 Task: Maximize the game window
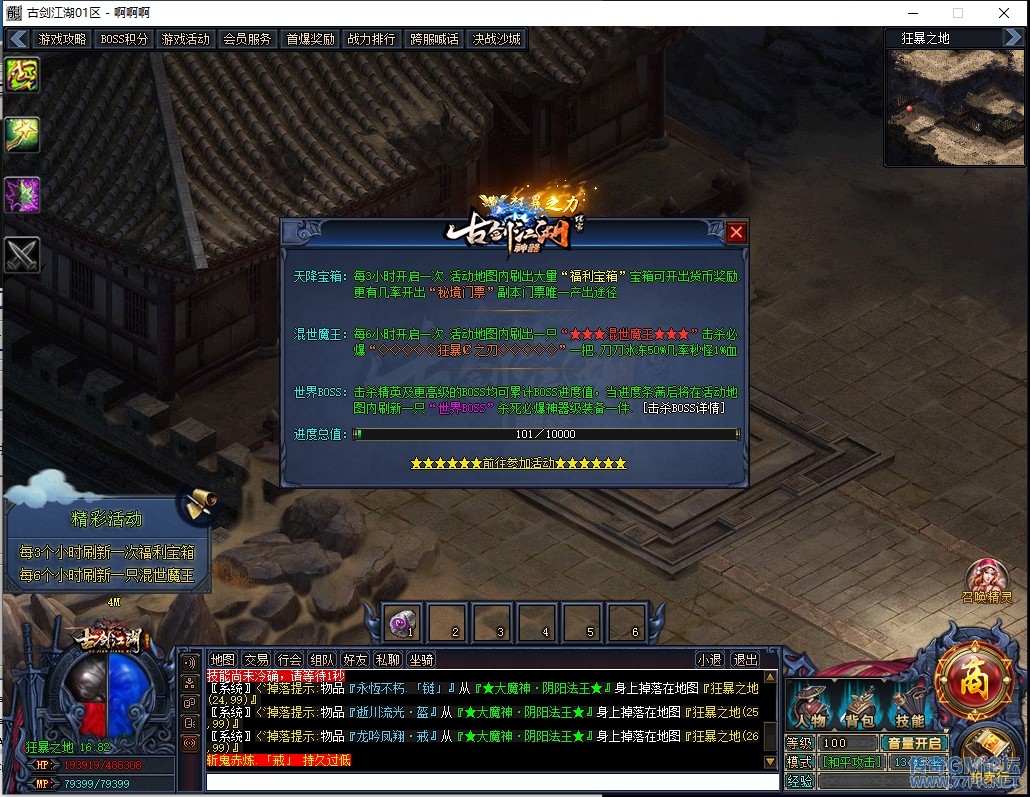[x=958, y=13]
